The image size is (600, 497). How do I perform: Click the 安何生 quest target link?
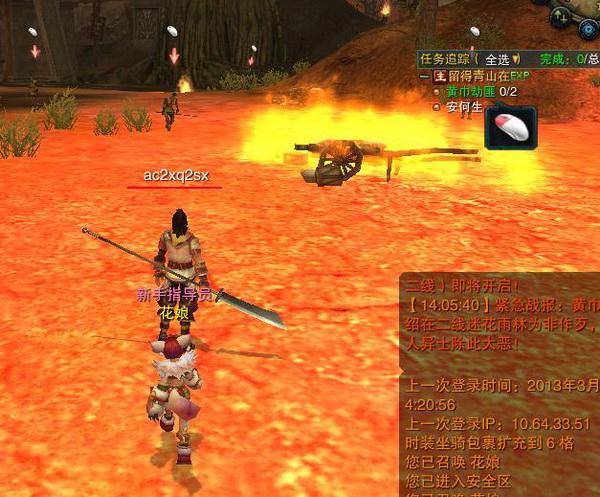464,107
